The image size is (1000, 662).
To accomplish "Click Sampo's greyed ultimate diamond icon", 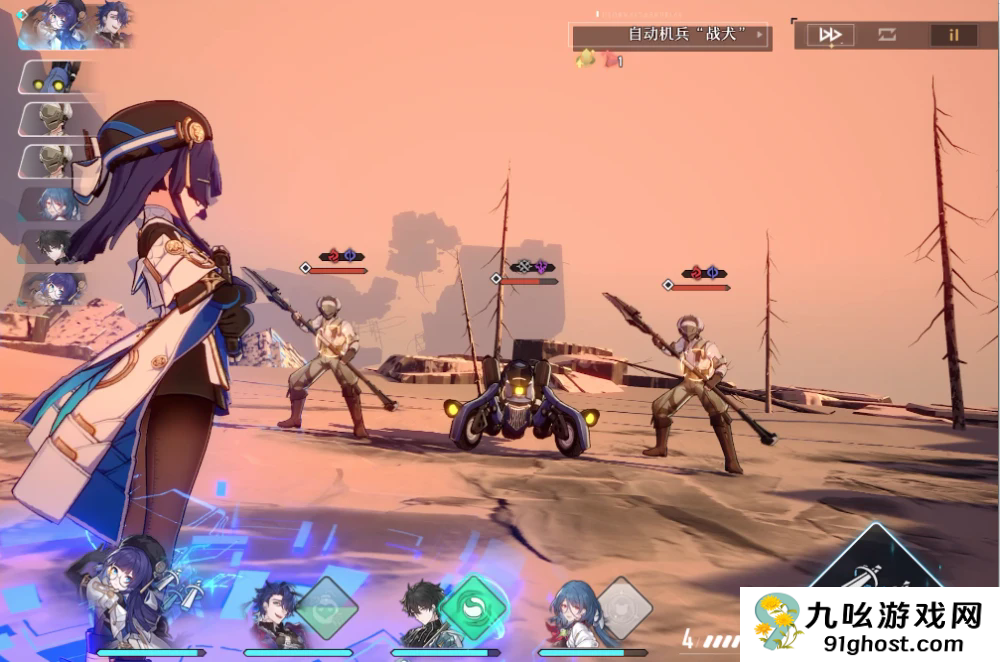I will click(x=325, y=607).
